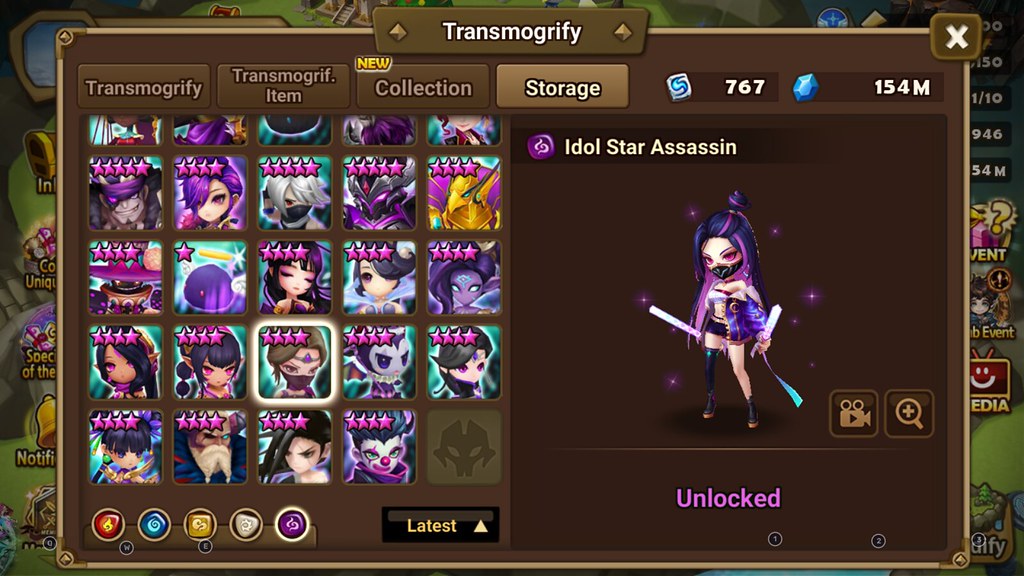Choose the purple slime monster portrait
This screenshot has height=576, width=1024.
click(x=210, y=278)
